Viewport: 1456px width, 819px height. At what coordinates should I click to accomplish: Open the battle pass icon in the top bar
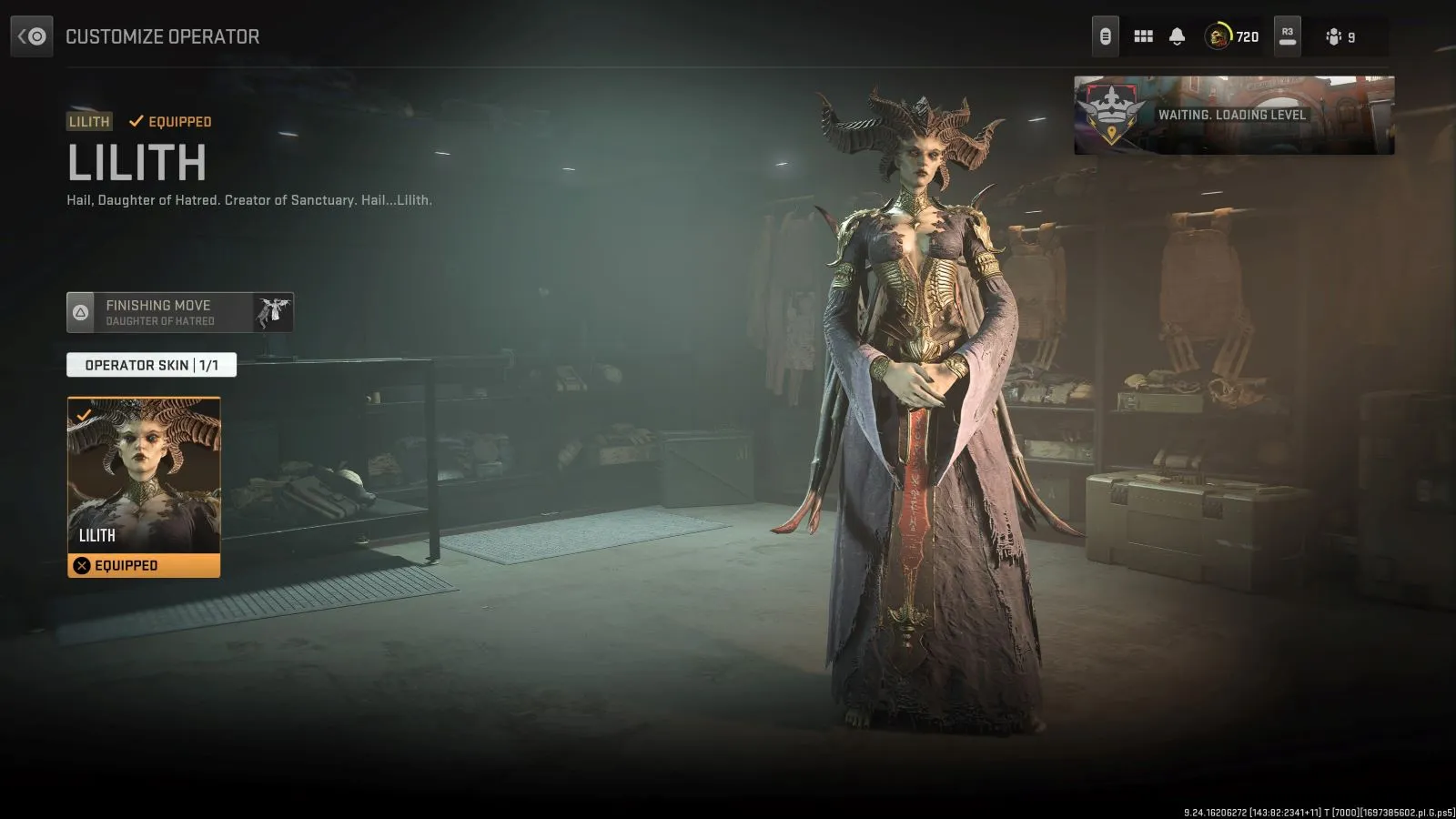pos(1105,36)
